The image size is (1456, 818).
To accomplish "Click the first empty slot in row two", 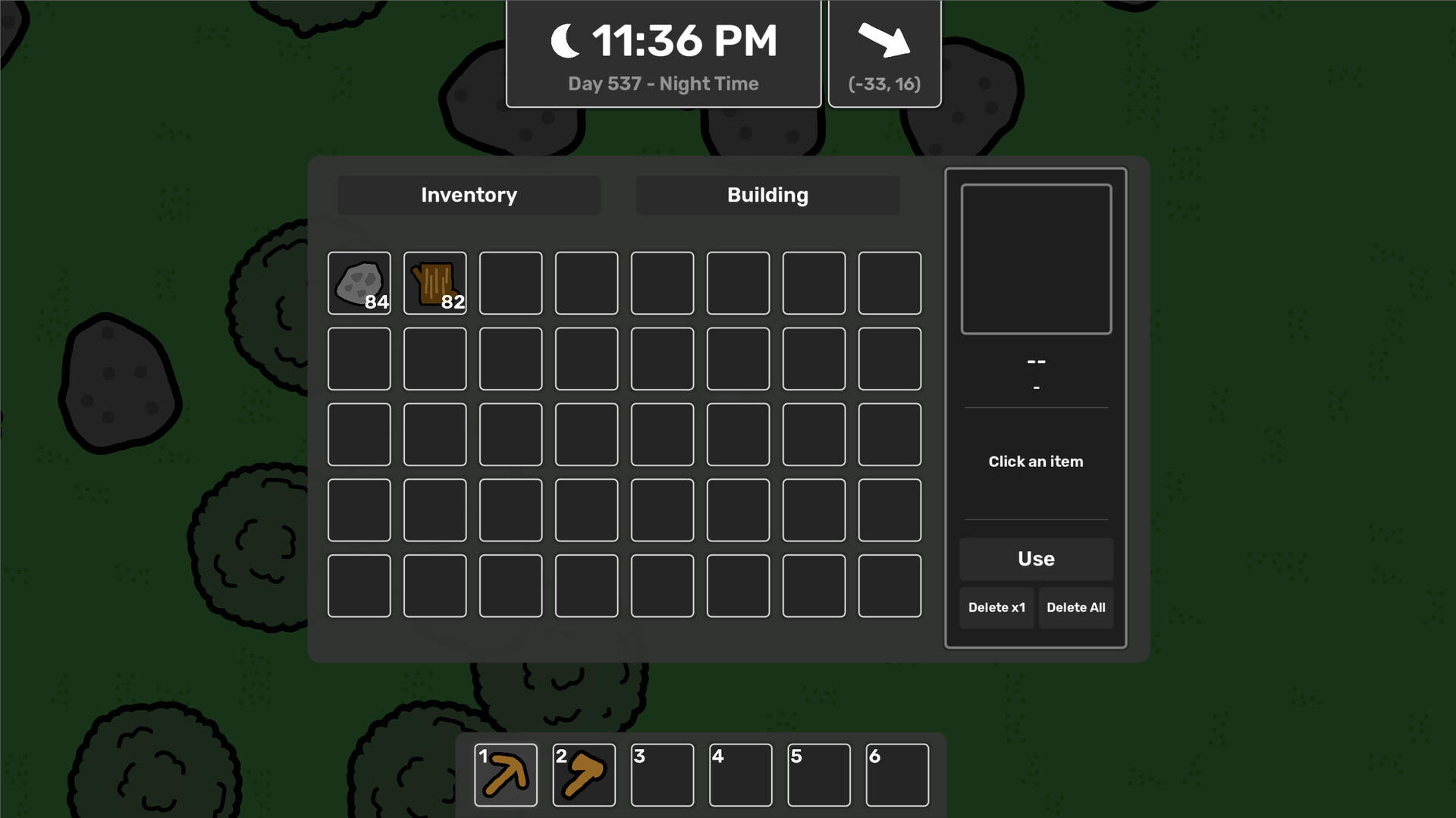I will 359,359.
